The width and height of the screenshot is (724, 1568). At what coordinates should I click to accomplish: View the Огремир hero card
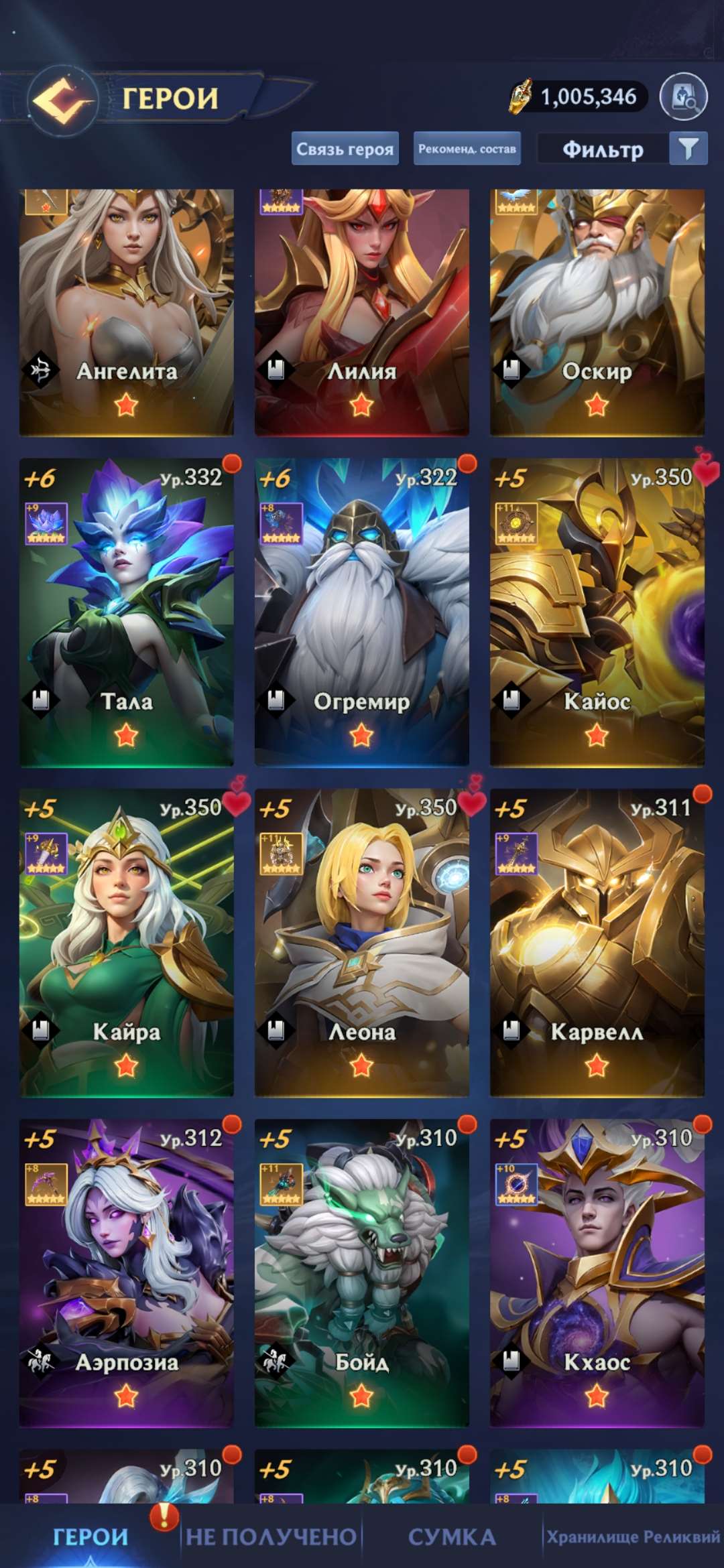pos(362,612)
